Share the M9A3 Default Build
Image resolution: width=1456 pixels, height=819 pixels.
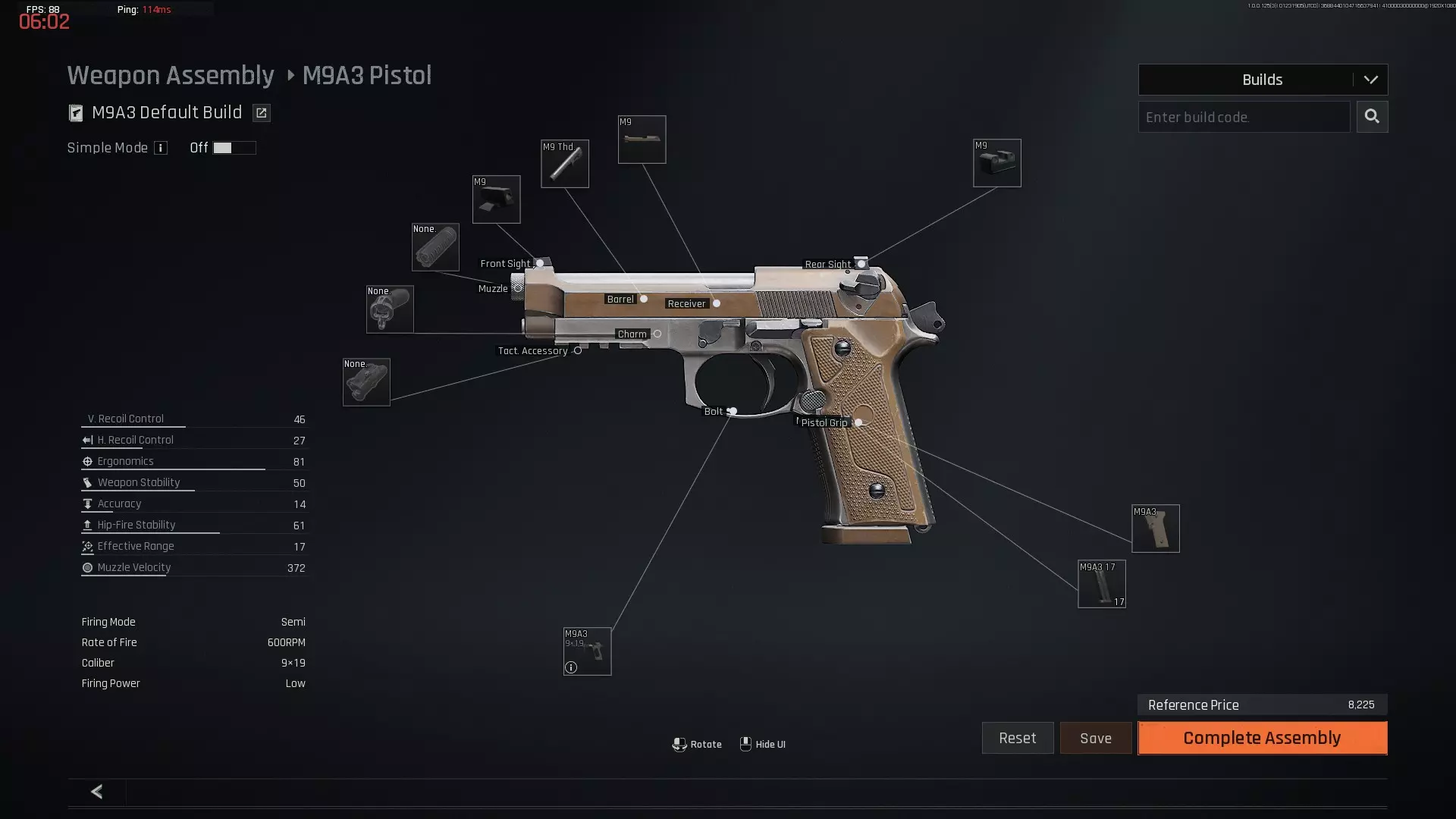pyautogui.click(x=261, y=113)
